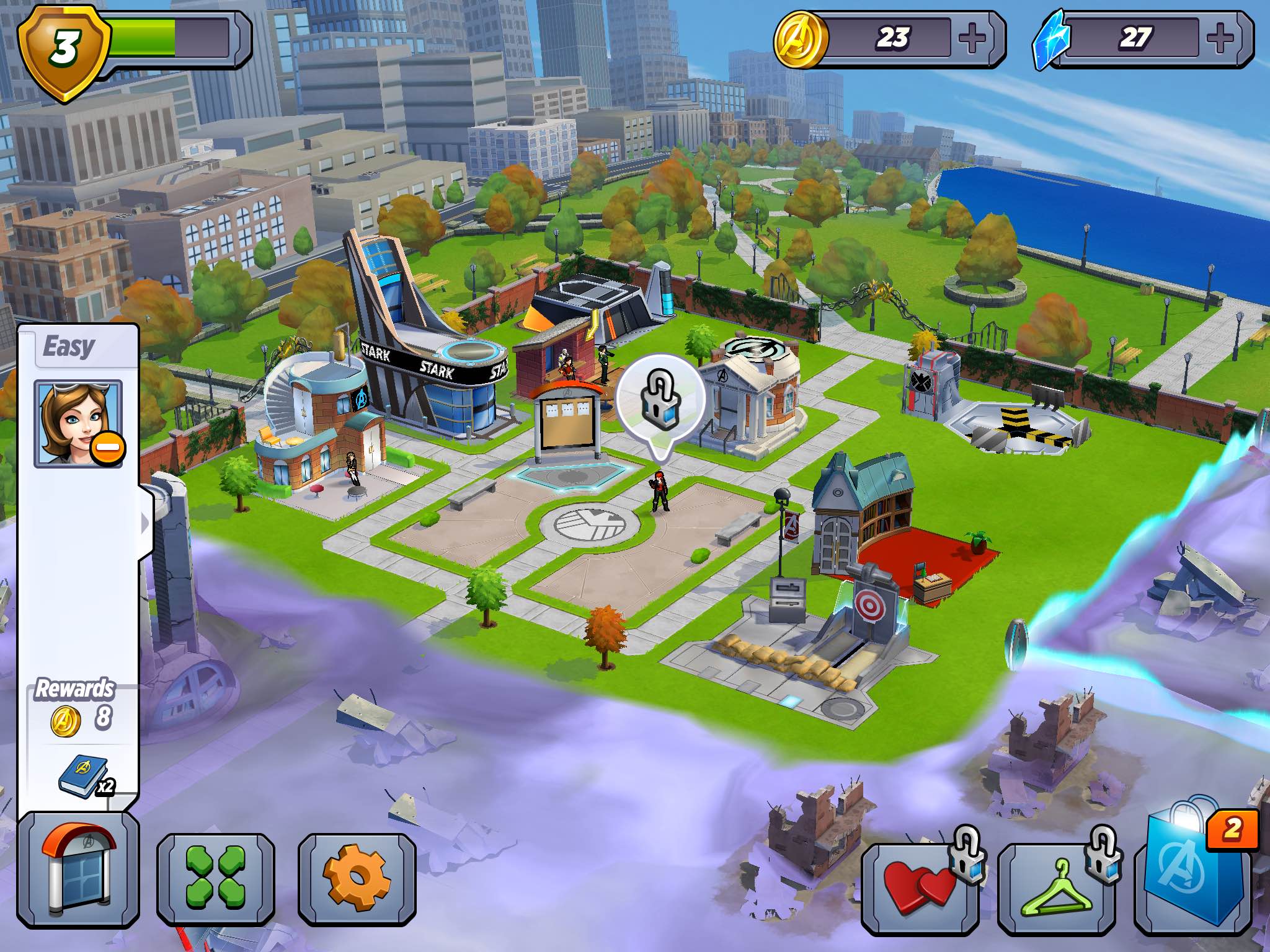Collapse the Easy mission side panel arrow
1270x952 pixels.
pyautogui.click(x=145, y=524)
